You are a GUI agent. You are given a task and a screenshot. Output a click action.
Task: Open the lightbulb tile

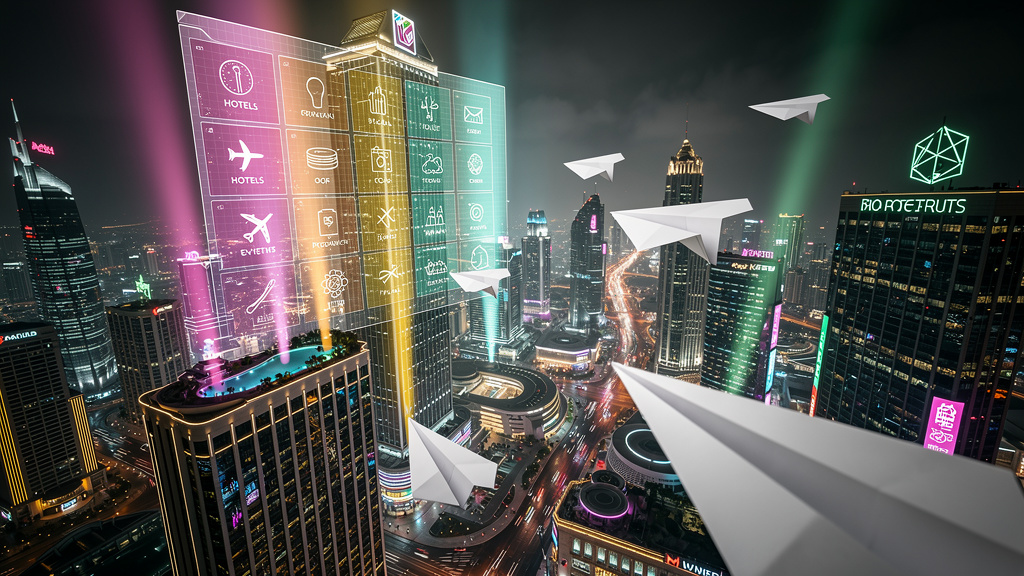click(315, 95)
